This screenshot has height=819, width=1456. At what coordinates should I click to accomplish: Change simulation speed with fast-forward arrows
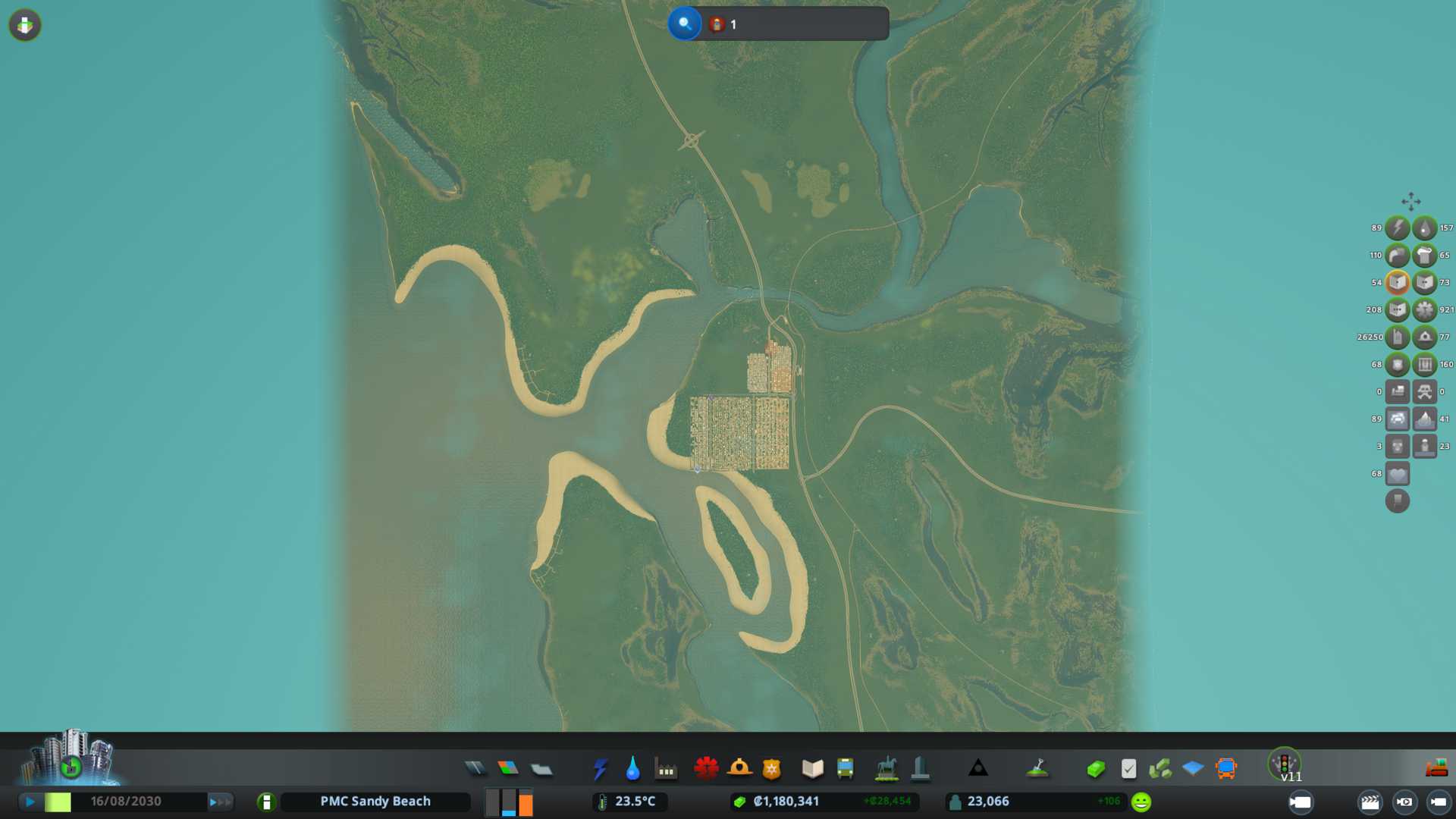(x=220, y=802)
